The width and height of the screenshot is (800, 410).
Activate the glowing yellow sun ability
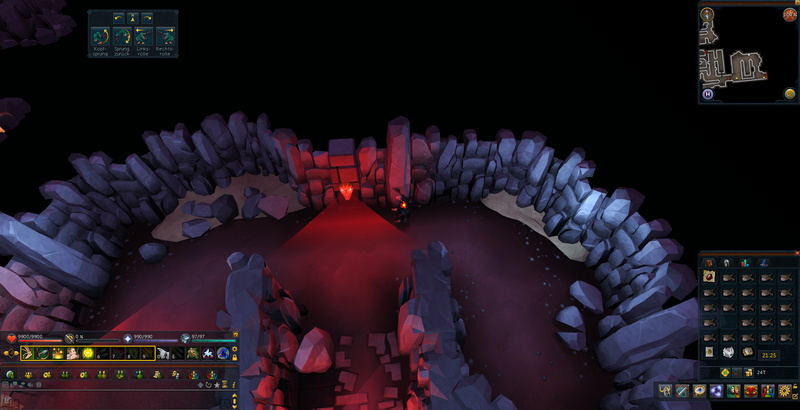[88, 354]
